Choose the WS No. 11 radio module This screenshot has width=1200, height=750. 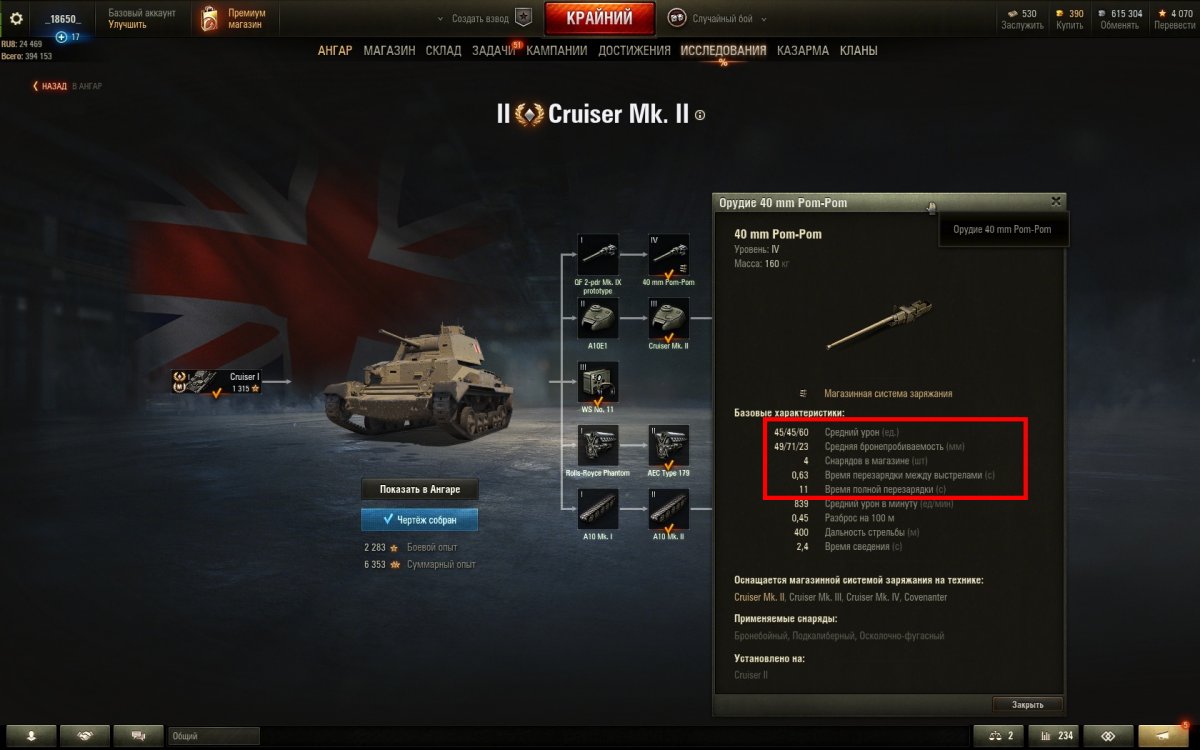(x=598, y=382)
